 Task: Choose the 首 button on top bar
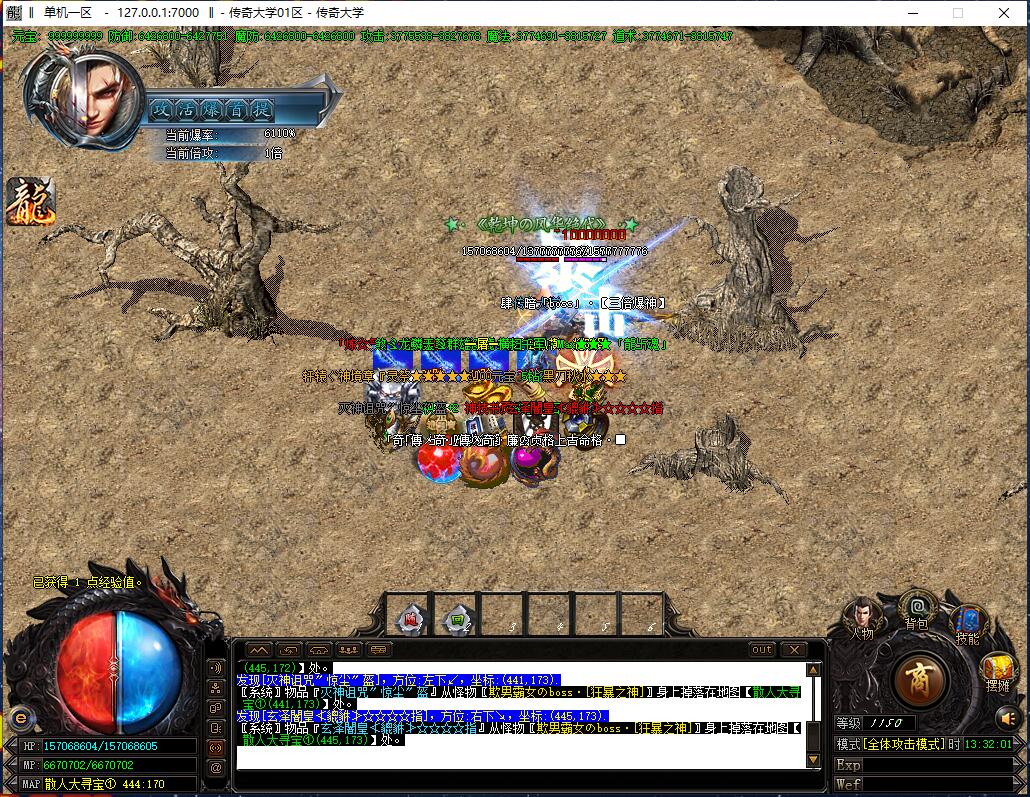[x=237, y=108]
